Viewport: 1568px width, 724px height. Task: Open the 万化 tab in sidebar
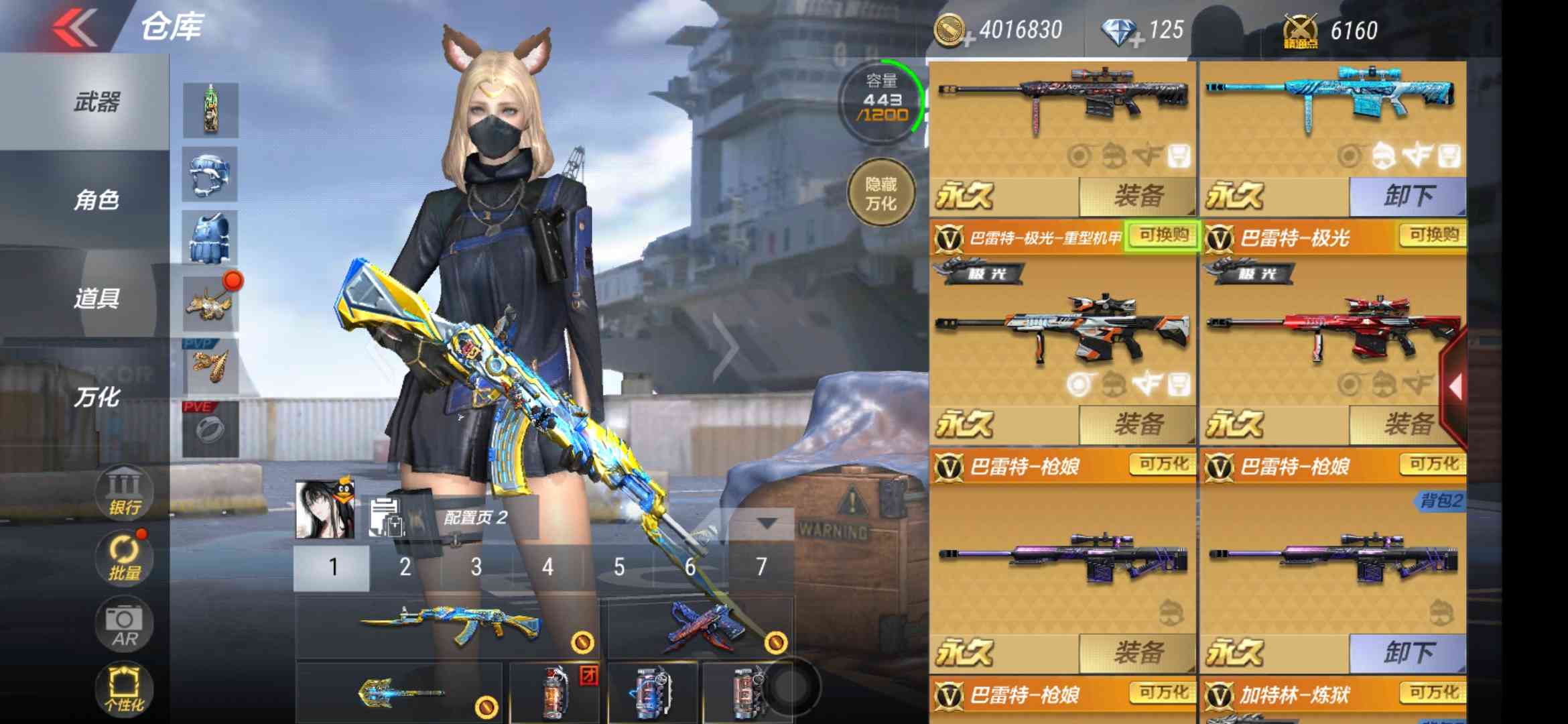coord(96,397)
